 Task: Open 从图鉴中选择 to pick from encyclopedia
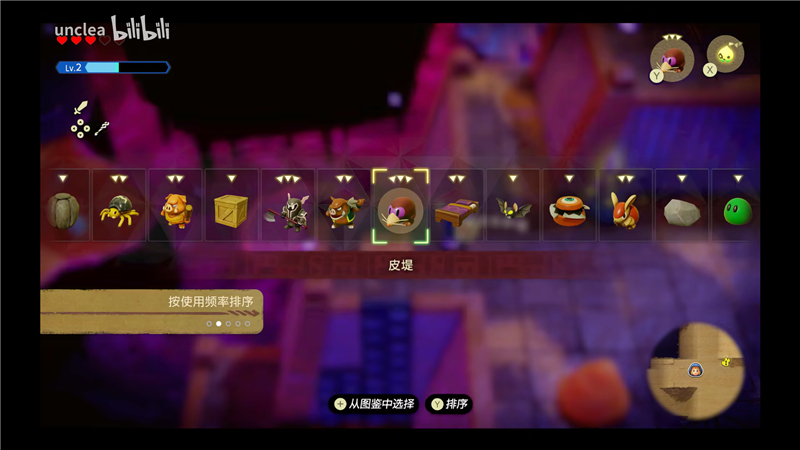tap(373, 404)
